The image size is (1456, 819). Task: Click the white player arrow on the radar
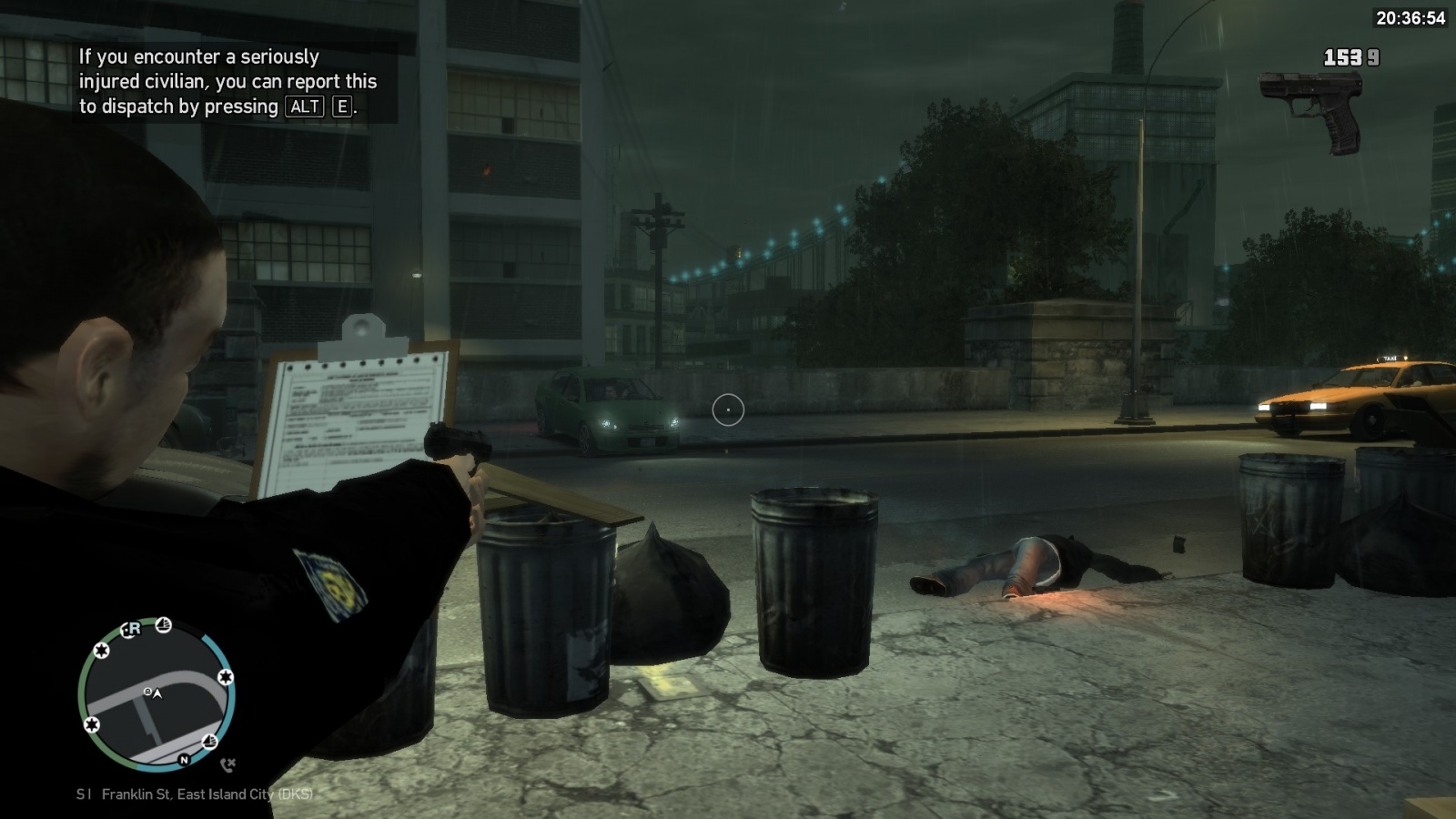(x=157, y=693)
